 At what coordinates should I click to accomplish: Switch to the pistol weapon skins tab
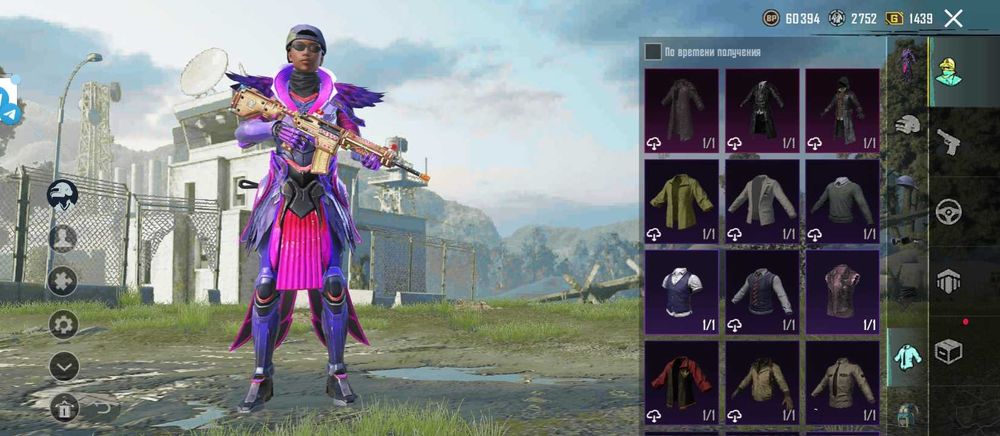948,143
